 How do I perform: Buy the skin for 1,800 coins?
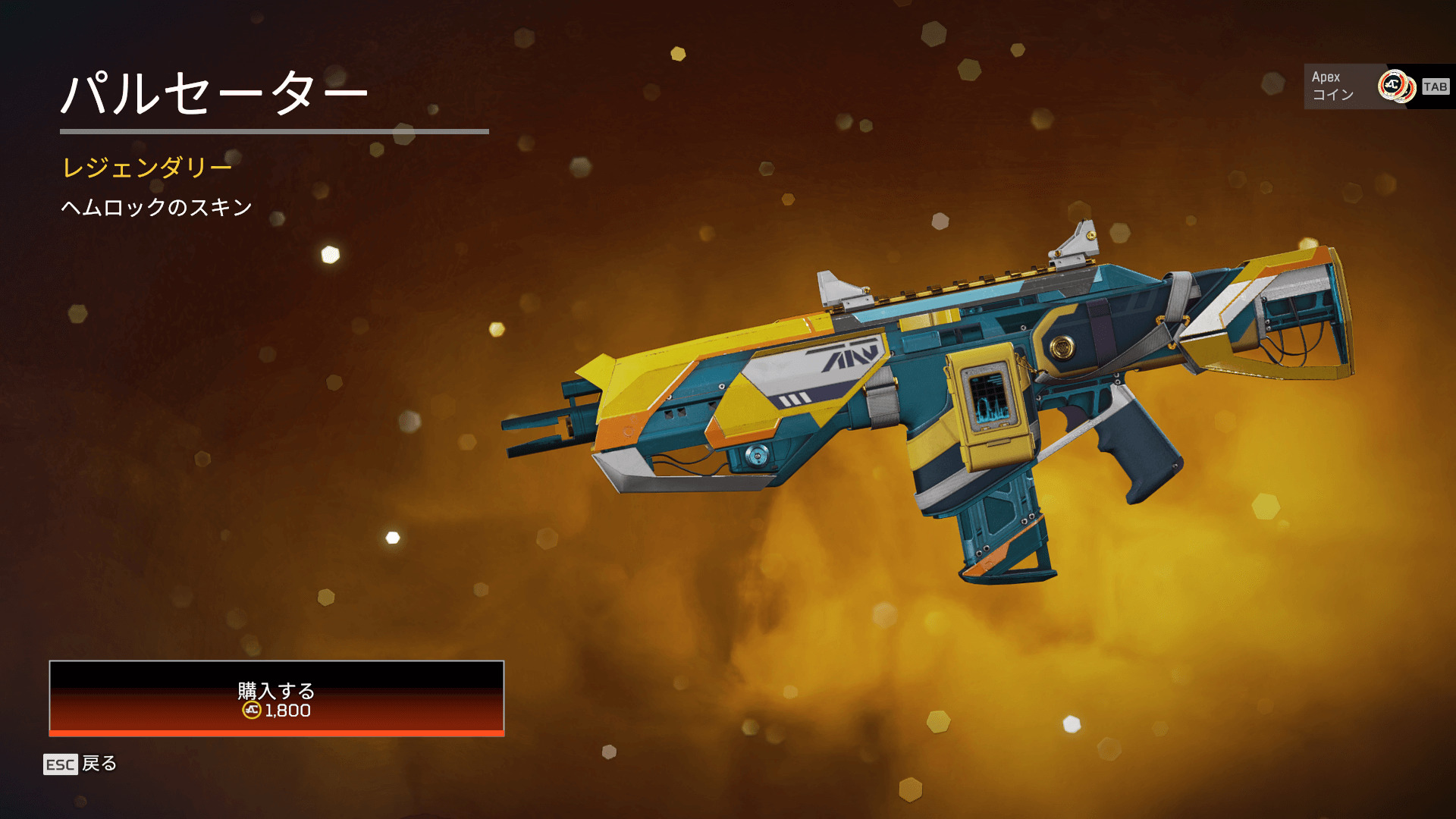276,698
